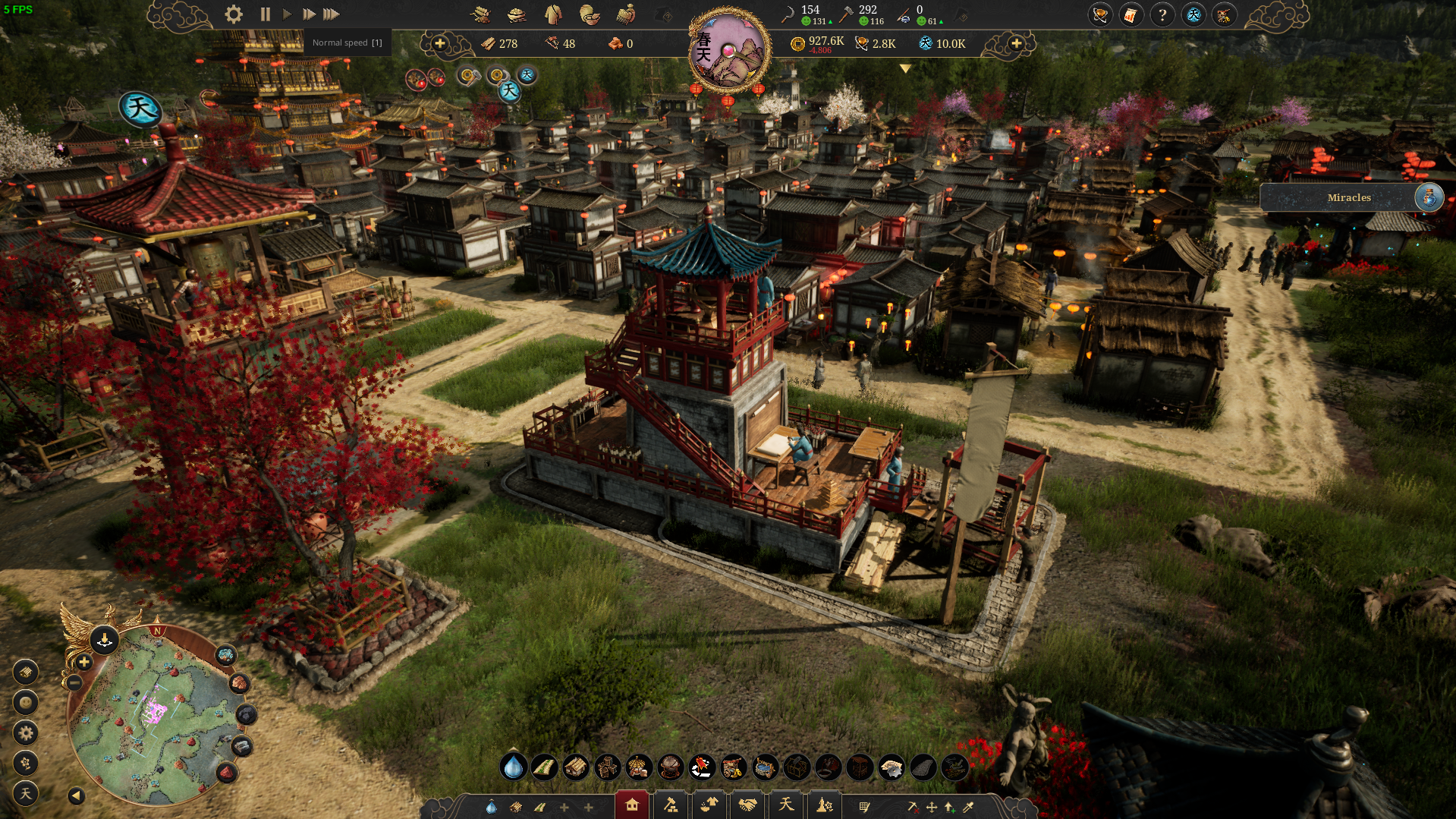1456x819 pixels.
Task: Toggle the coal deposit filter on minimap
Action: (246, 714)
